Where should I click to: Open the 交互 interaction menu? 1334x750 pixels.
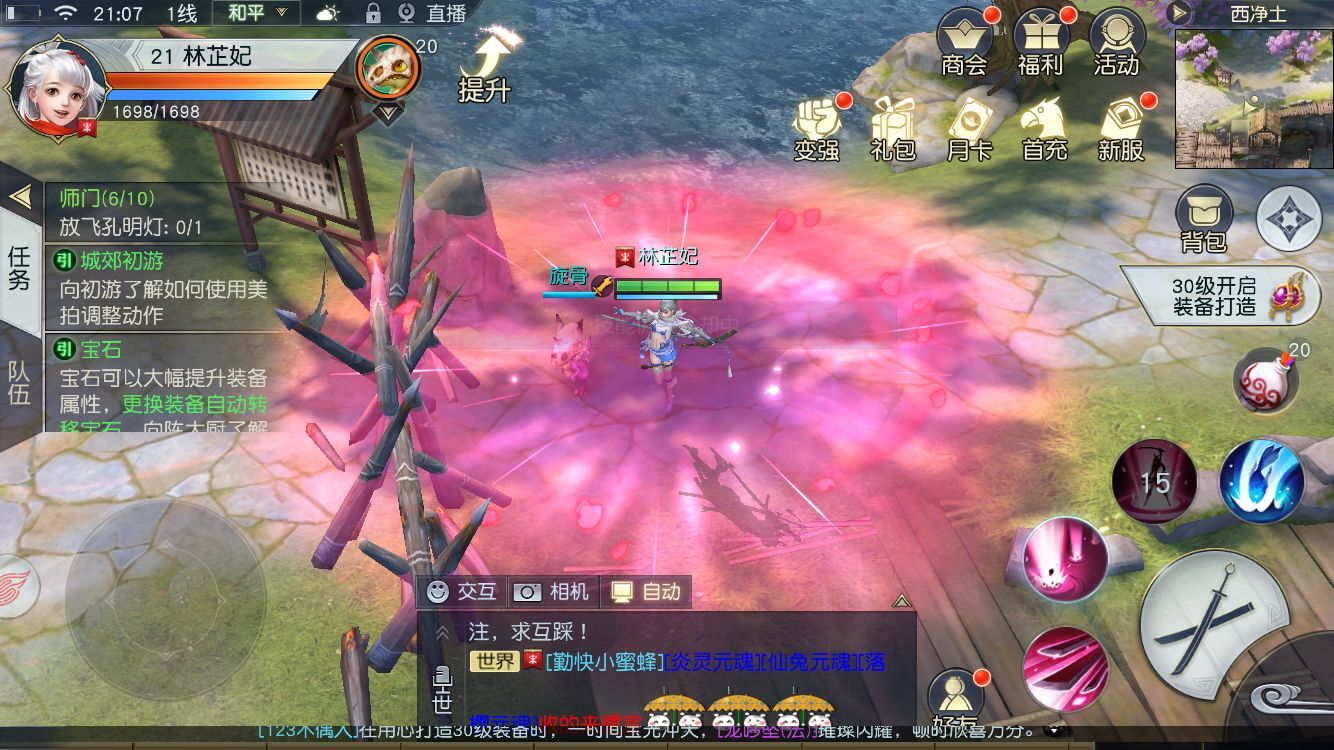[462, 592]
